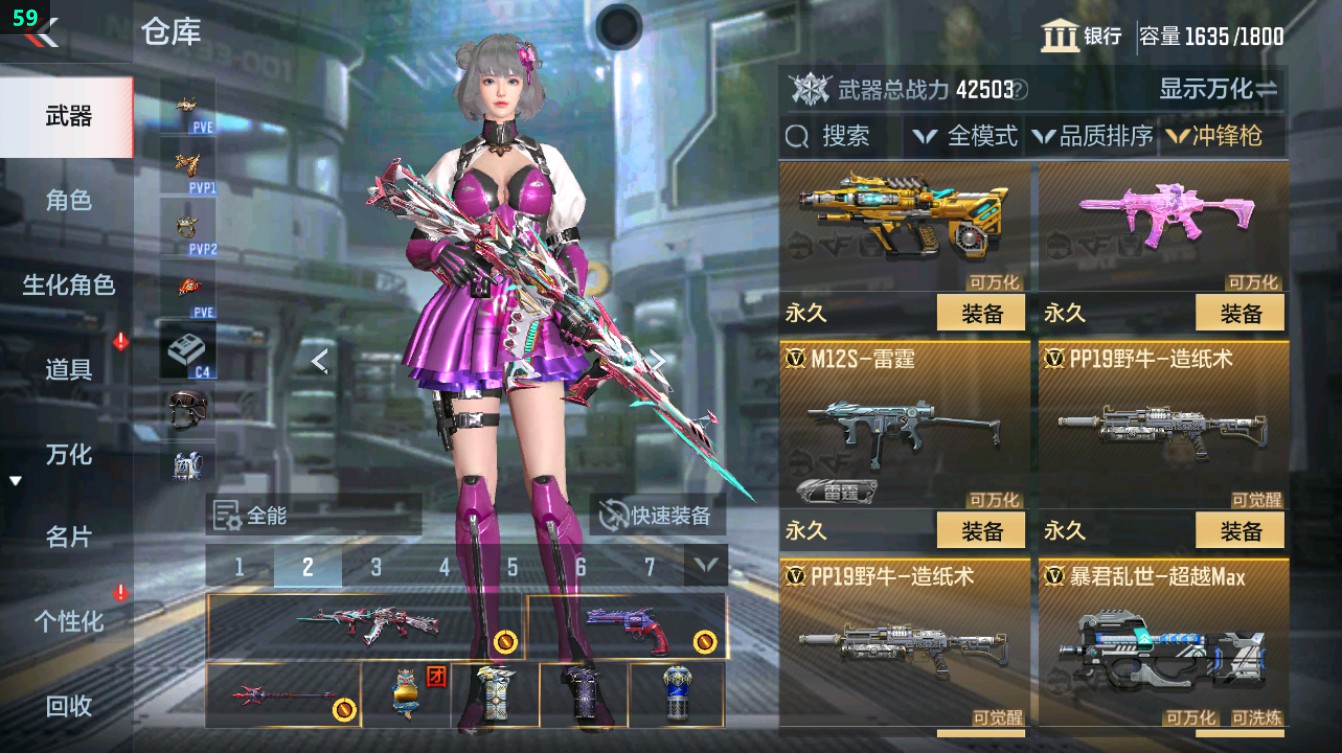1342x753 pixels.
Task: Click the search magnifier icon
Action: 797,137
